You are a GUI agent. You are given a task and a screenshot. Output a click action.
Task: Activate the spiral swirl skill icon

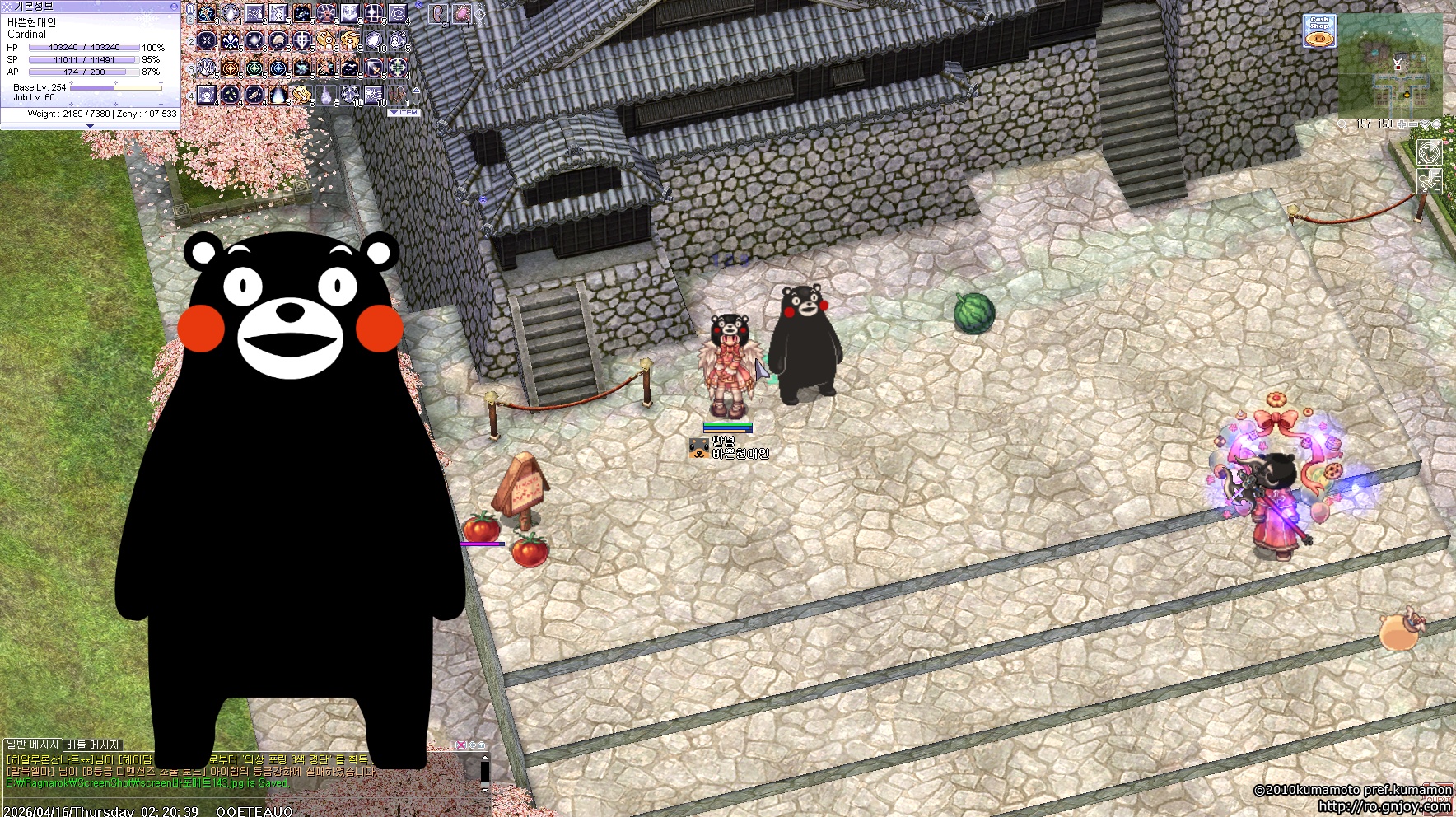coord(398,13)
